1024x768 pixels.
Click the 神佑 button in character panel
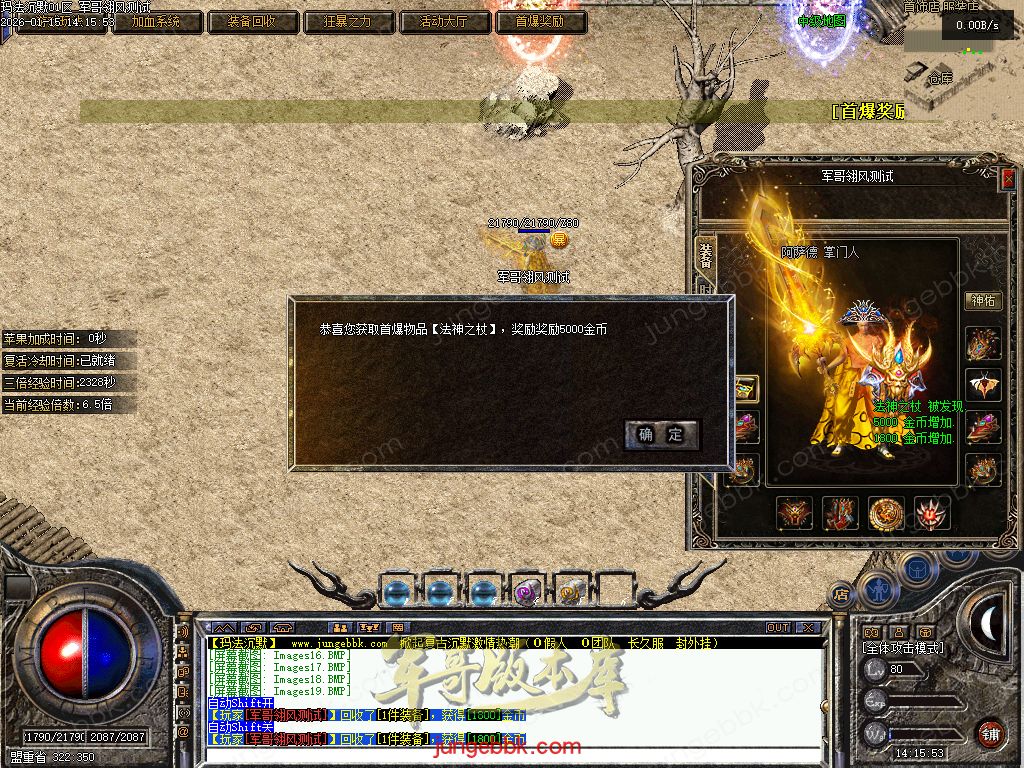click(983, 300)
